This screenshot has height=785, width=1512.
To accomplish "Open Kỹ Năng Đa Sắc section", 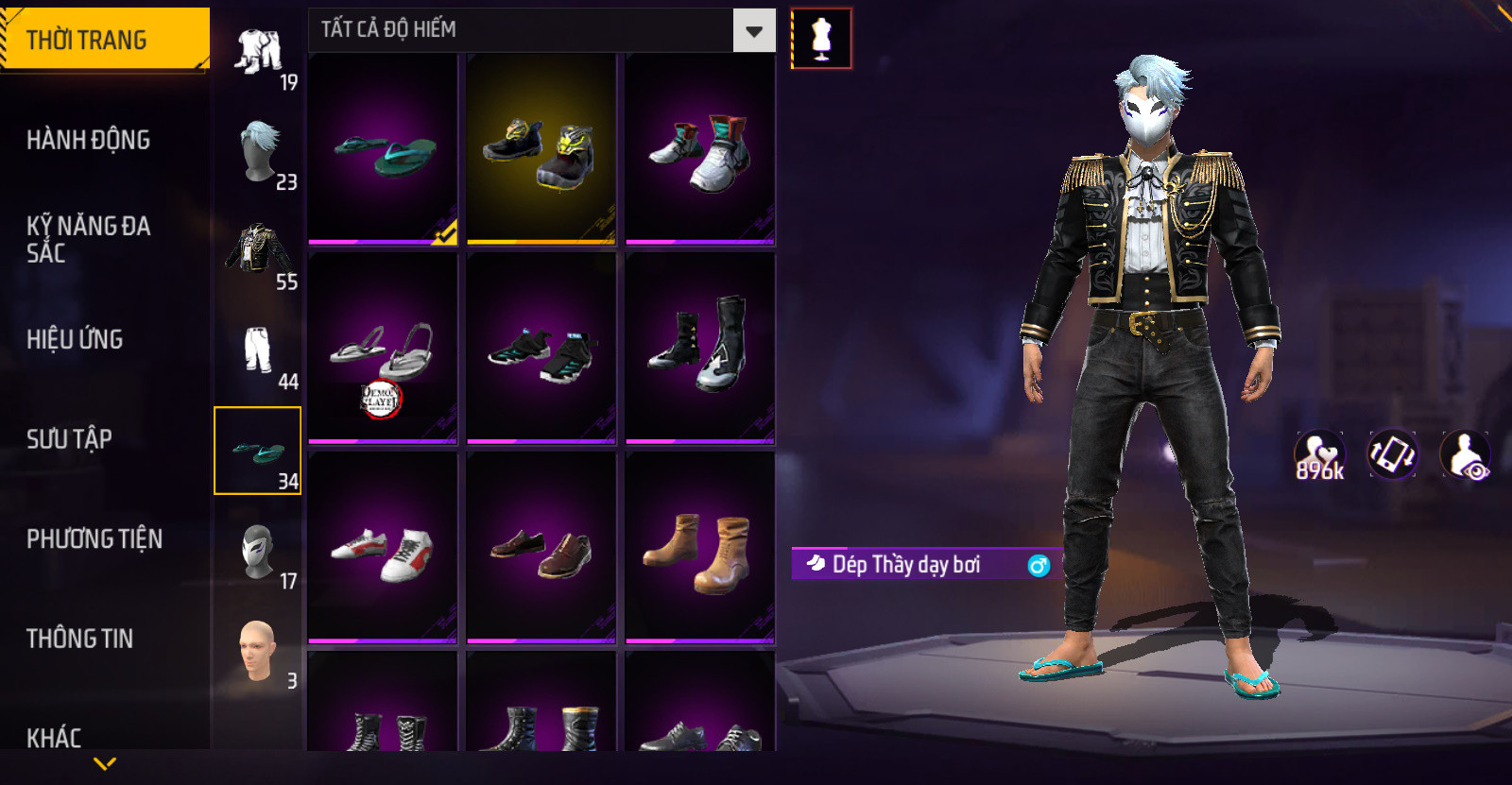I will pyautogui.click(x=88, y=239).
